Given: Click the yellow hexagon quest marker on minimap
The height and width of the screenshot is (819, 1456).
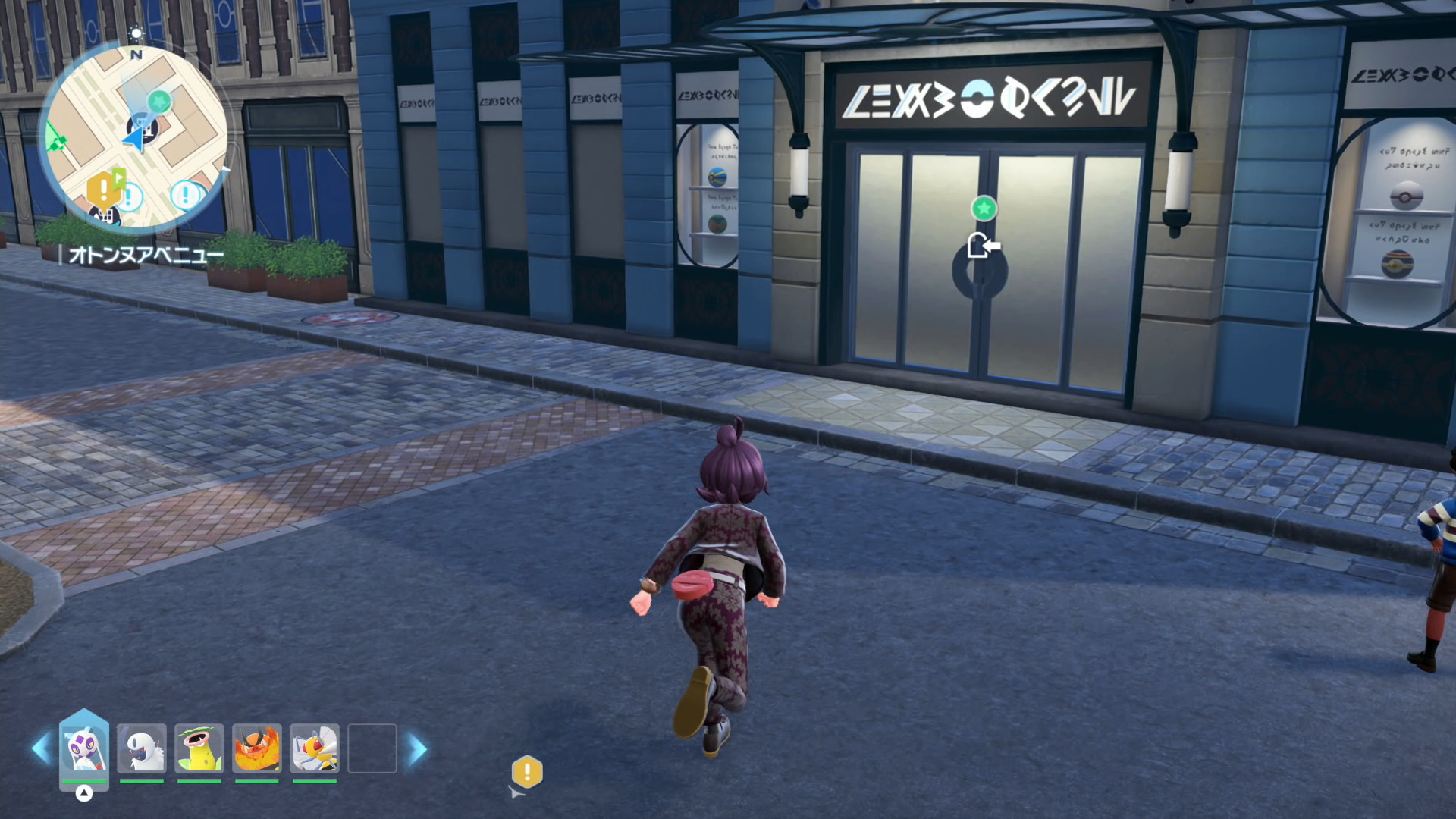Looking at the screenshot, I should tap(103, 189).
